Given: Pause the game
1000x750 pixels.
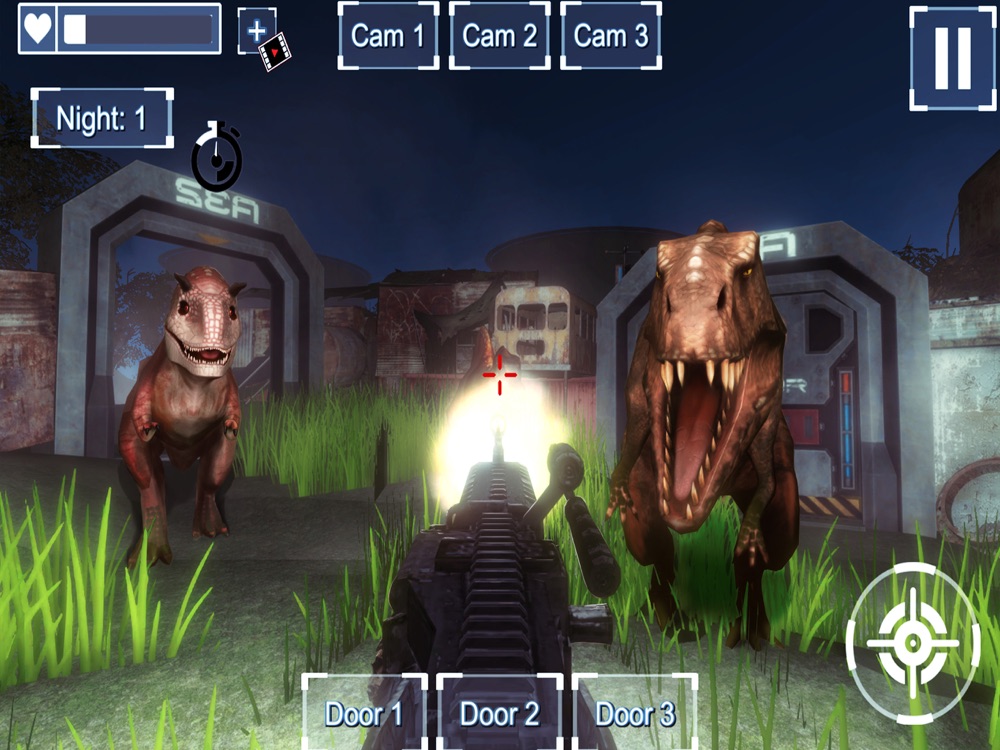Looking at the screenshot, I should tap(952, 58).
